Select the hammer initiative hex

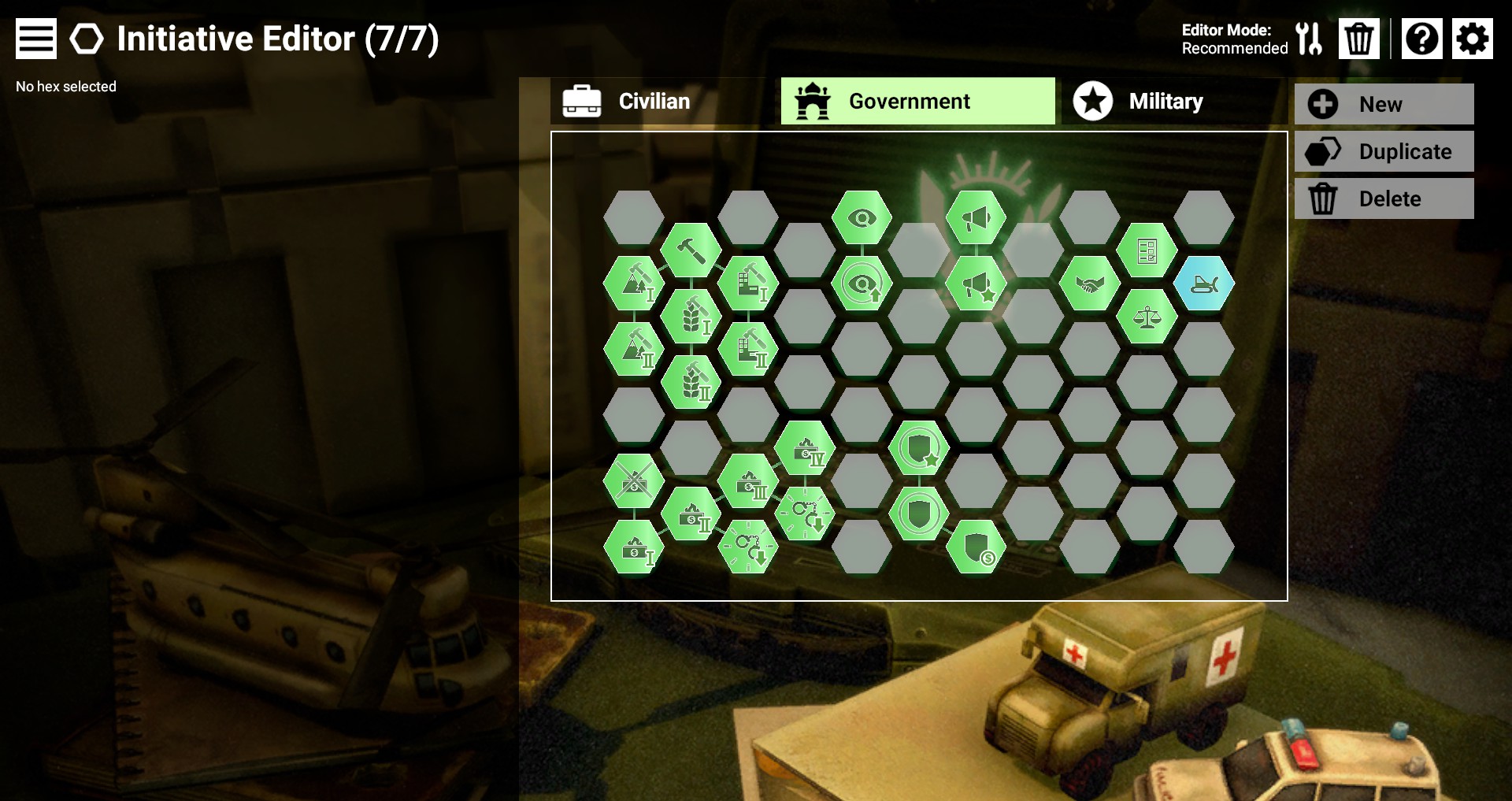(691, 250)
